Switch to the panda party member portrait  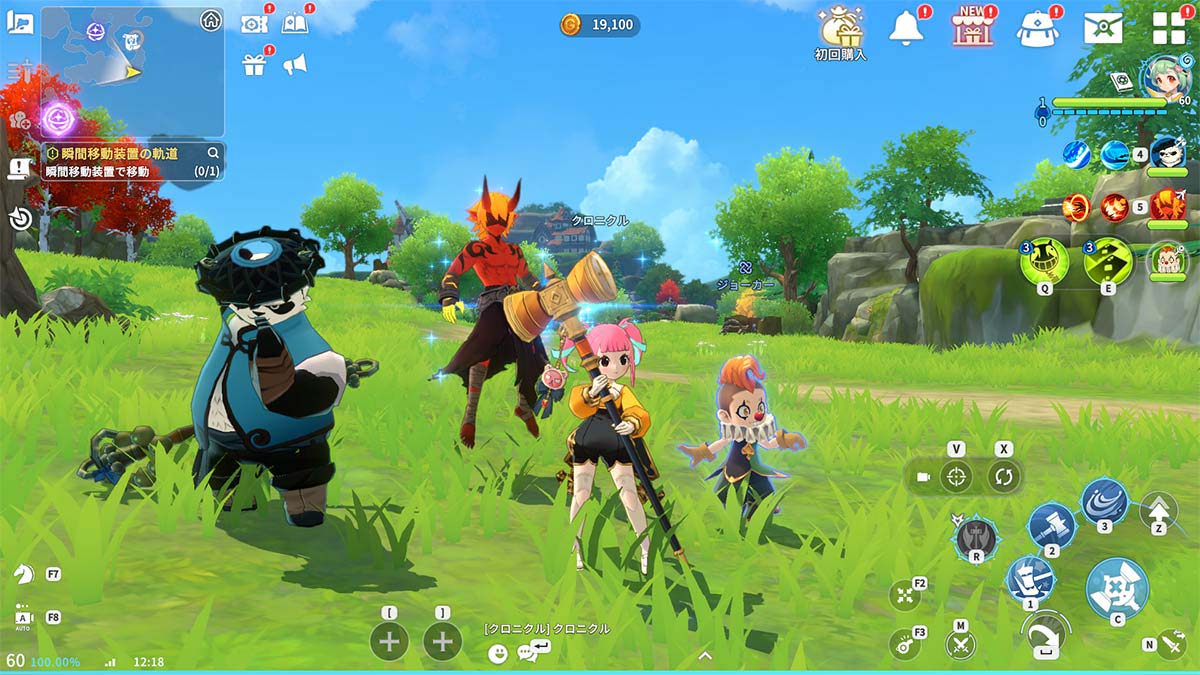pos(1167,153)
